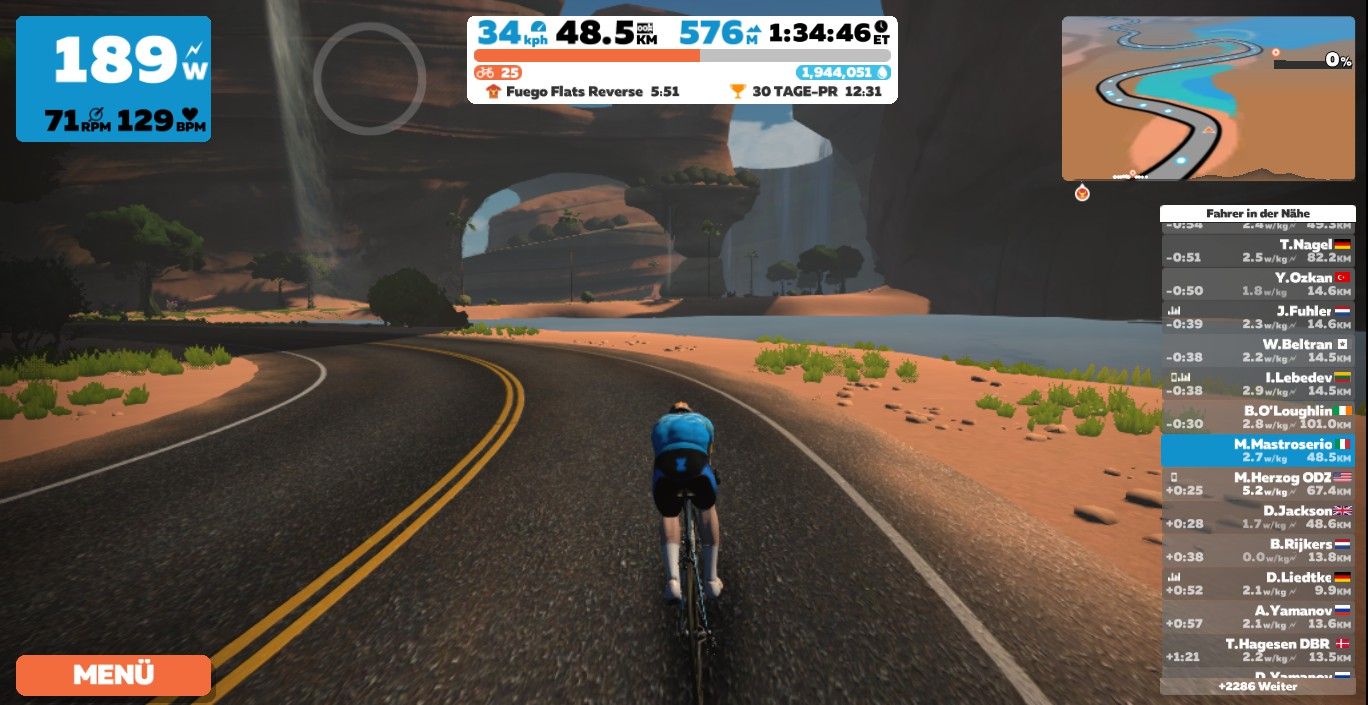Choose A.Yamanov in the rider list
Viewport: 1368px width, 705px height.
coord(1257,617)
